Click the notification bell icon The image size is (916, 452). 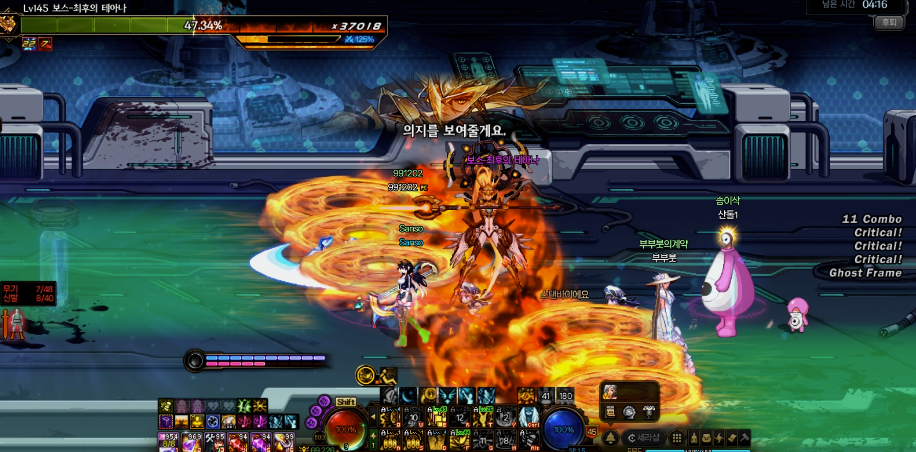[611, 437]
